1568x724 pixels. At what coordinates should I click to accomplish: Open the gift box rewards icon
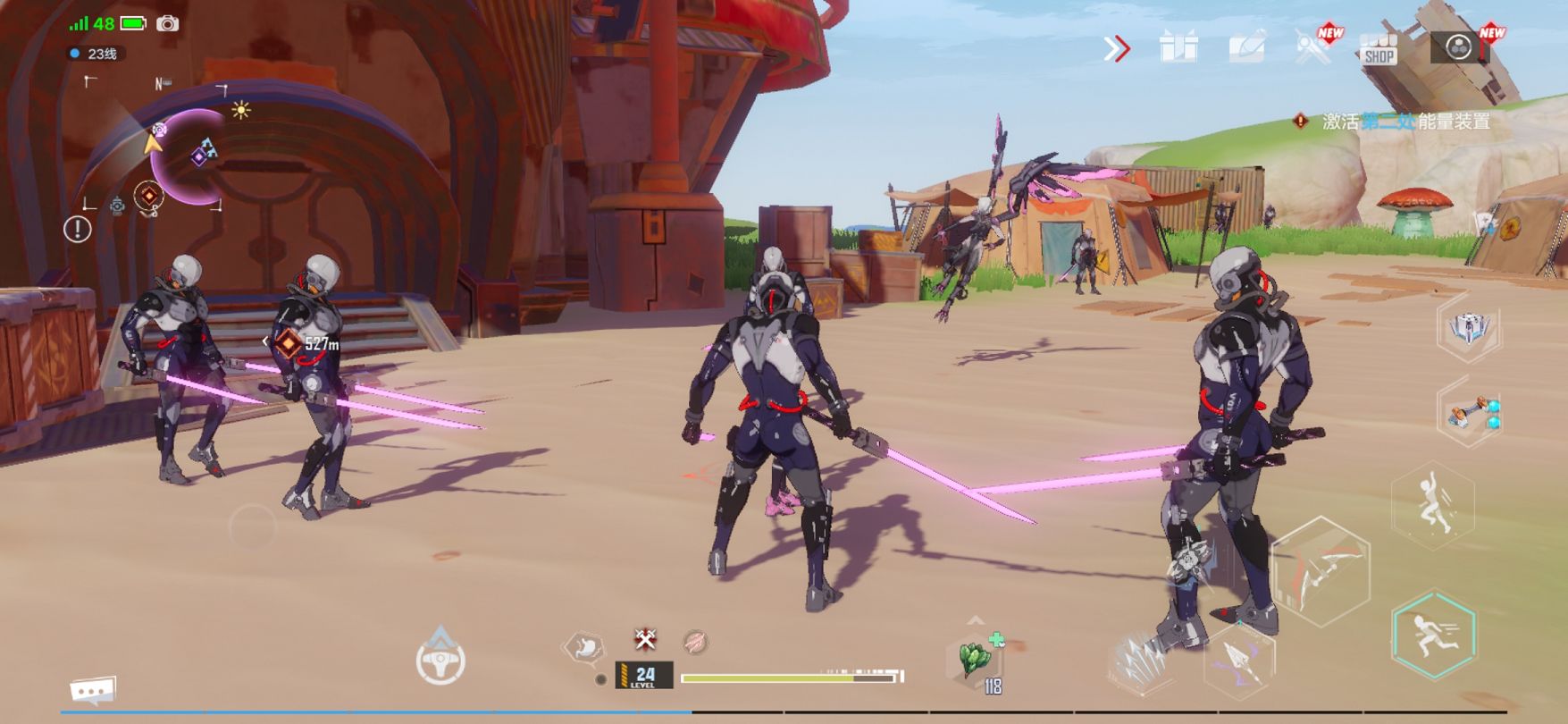click(x=1178, y=47)
